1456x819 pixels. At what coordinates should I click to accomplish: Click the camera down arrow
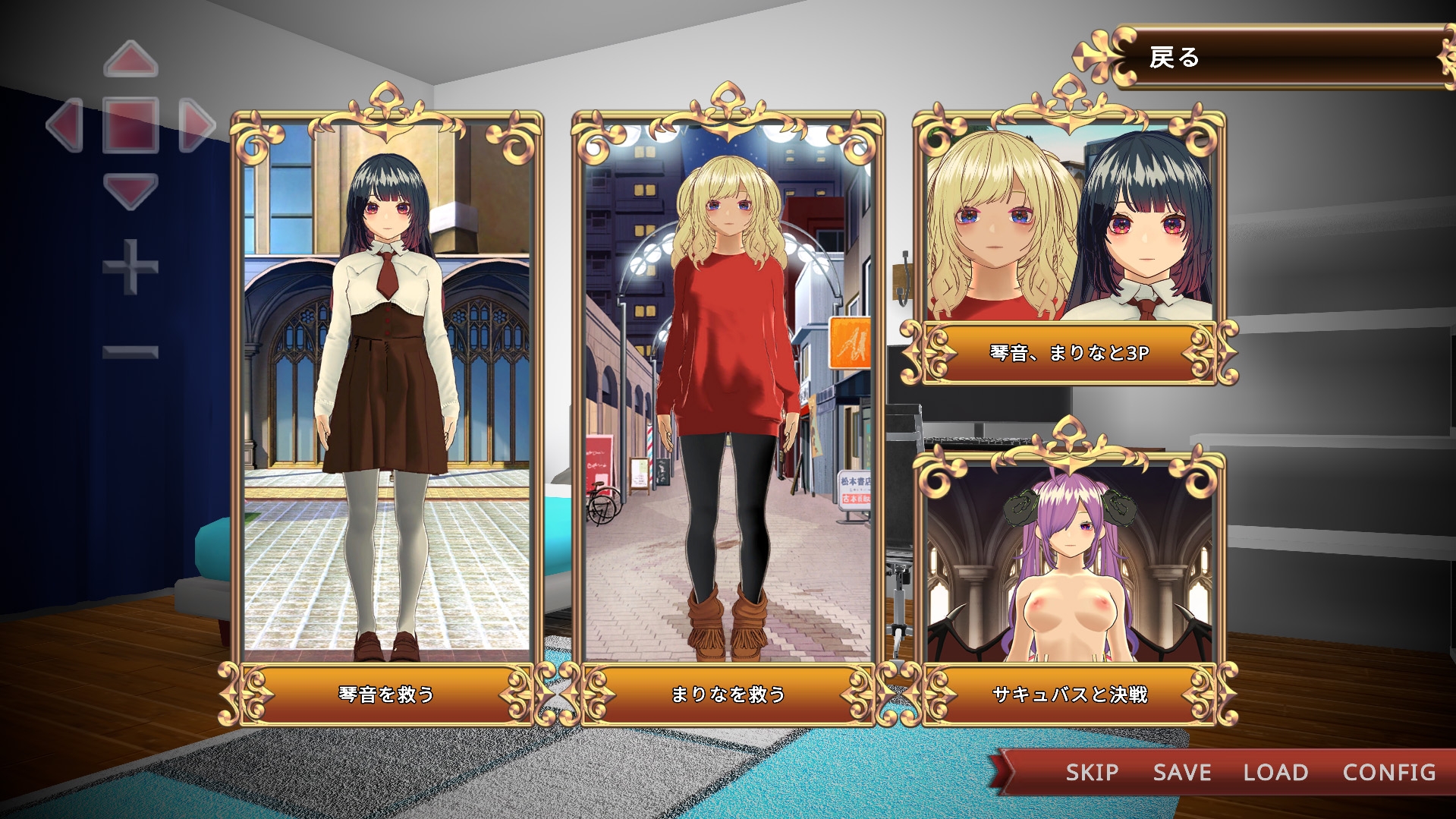point(131,190)
